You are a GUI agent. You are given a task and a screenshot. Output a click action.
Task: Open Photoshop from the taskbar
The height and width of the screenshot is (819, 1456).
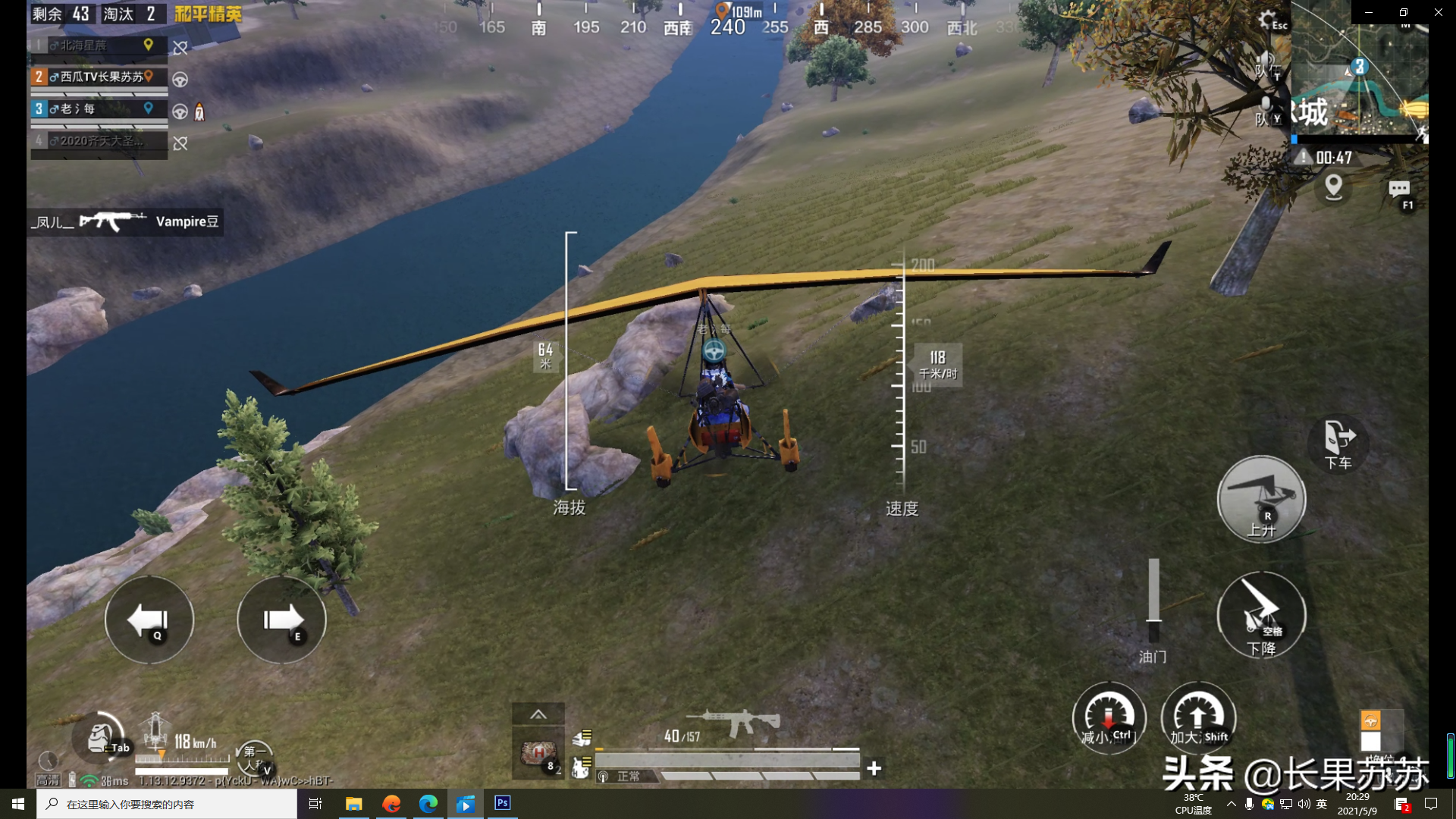[502, 803]
